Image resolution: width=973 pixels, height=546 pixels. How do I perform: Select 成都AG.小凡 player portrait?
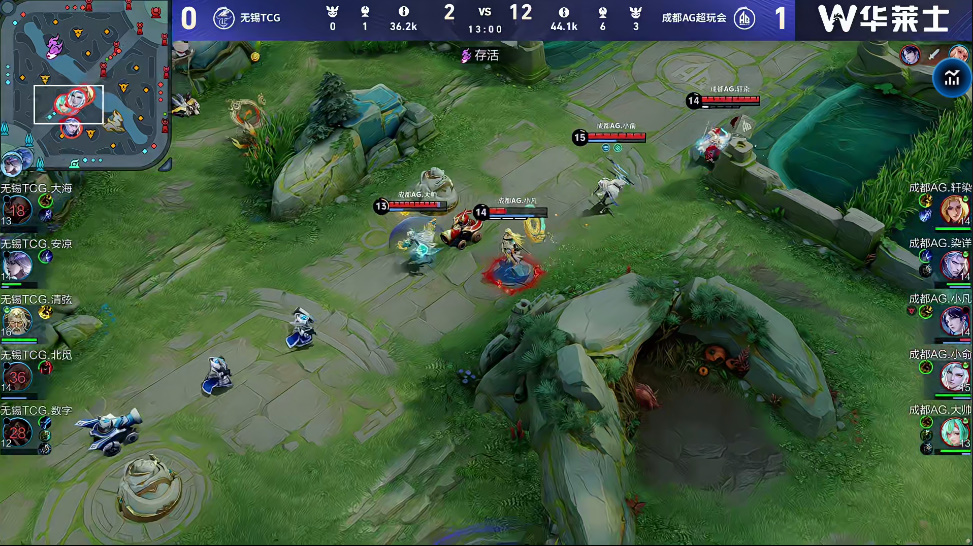pos(955,320)
